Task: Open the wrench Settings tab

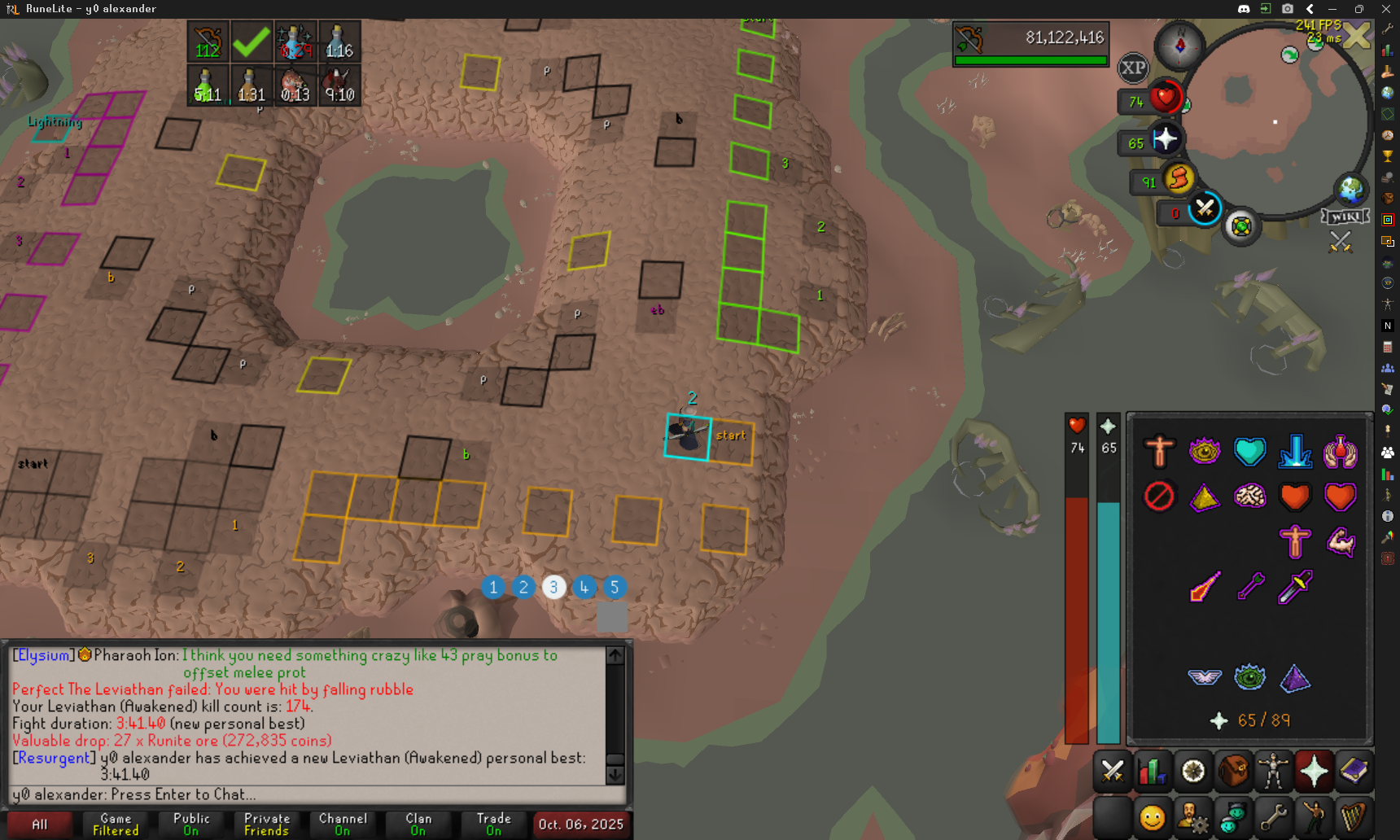Action: (1274, 816)
